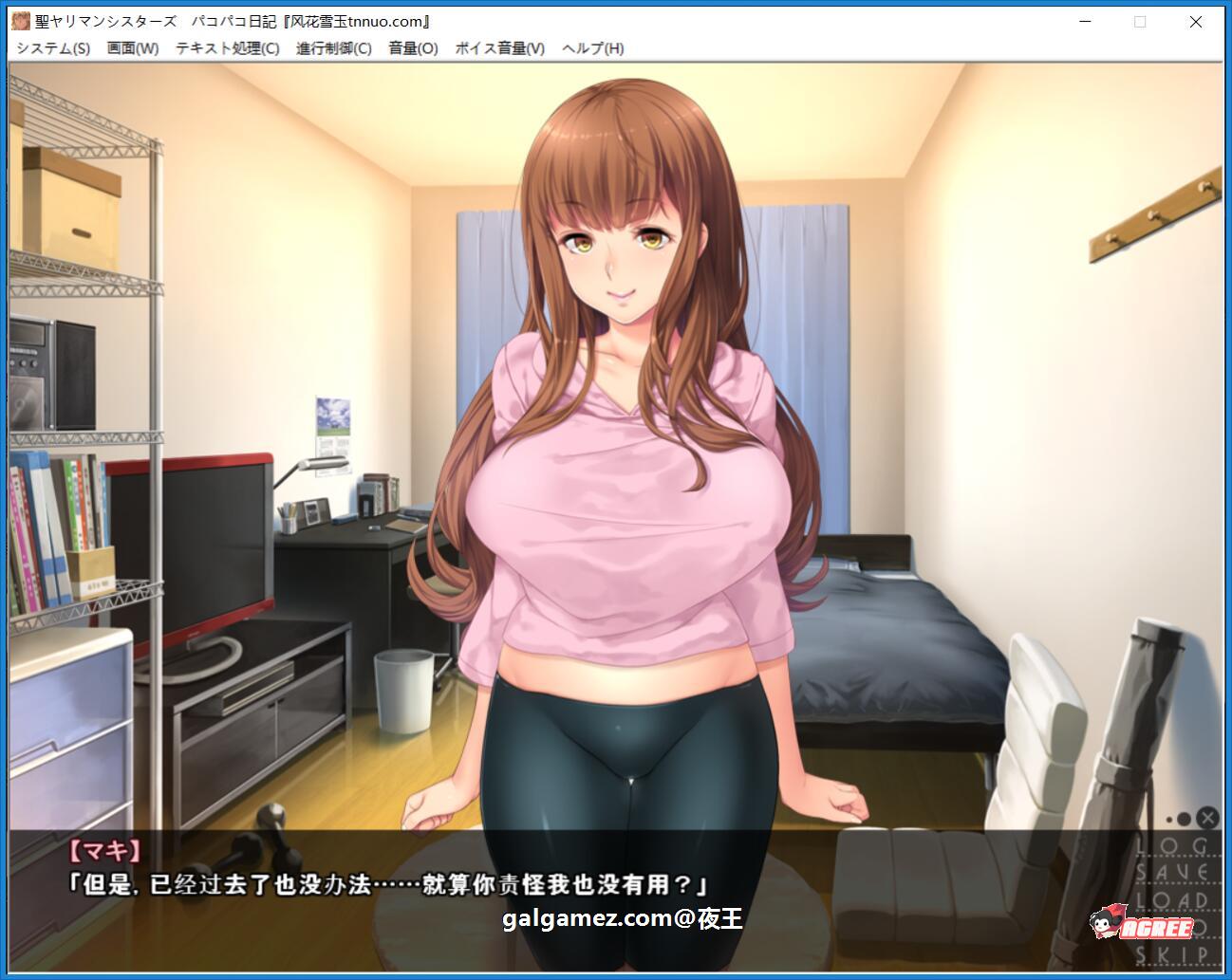Minimize the game window

(1084, 20)
